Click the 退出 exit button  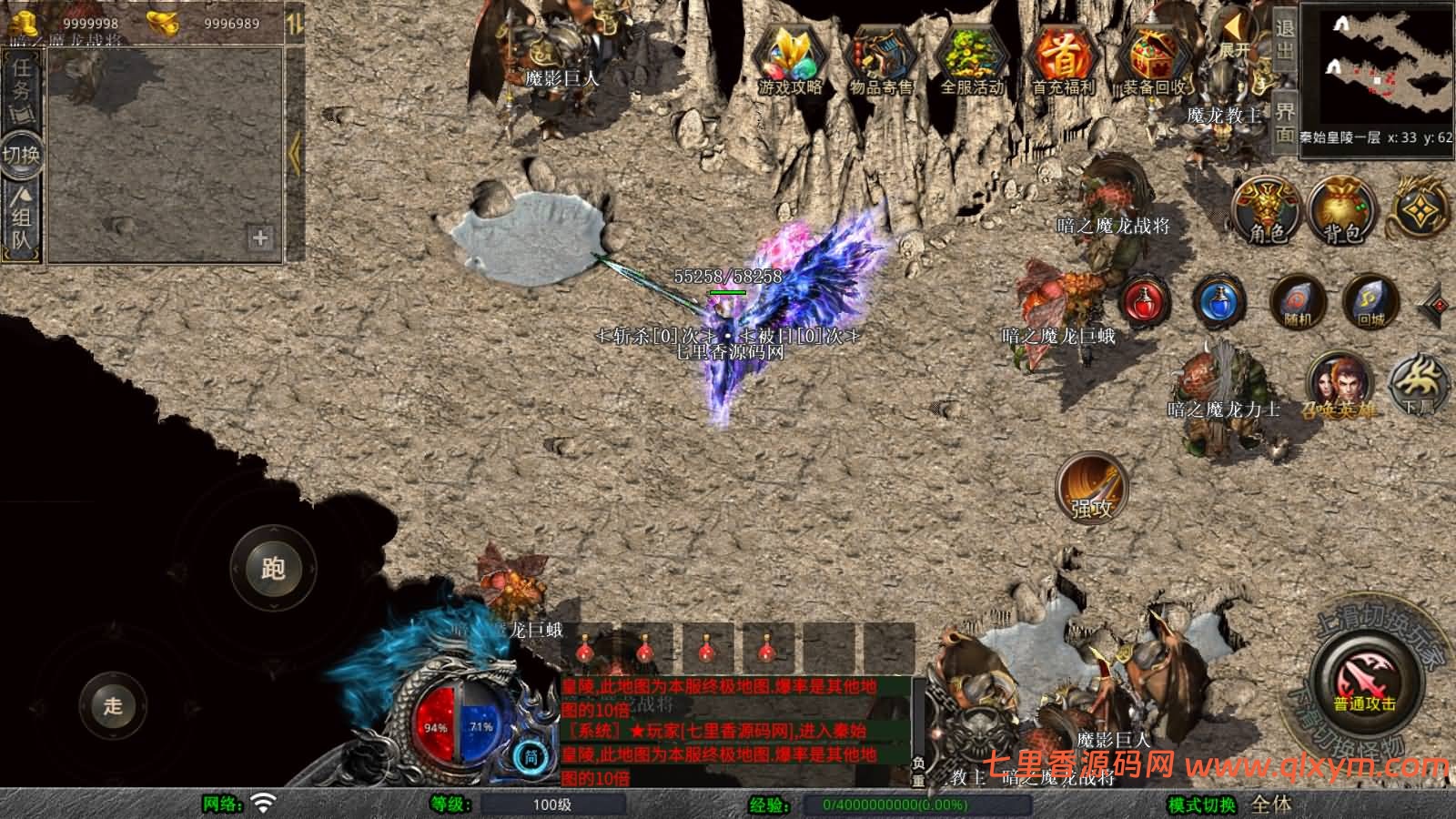tap(1284, 38)
